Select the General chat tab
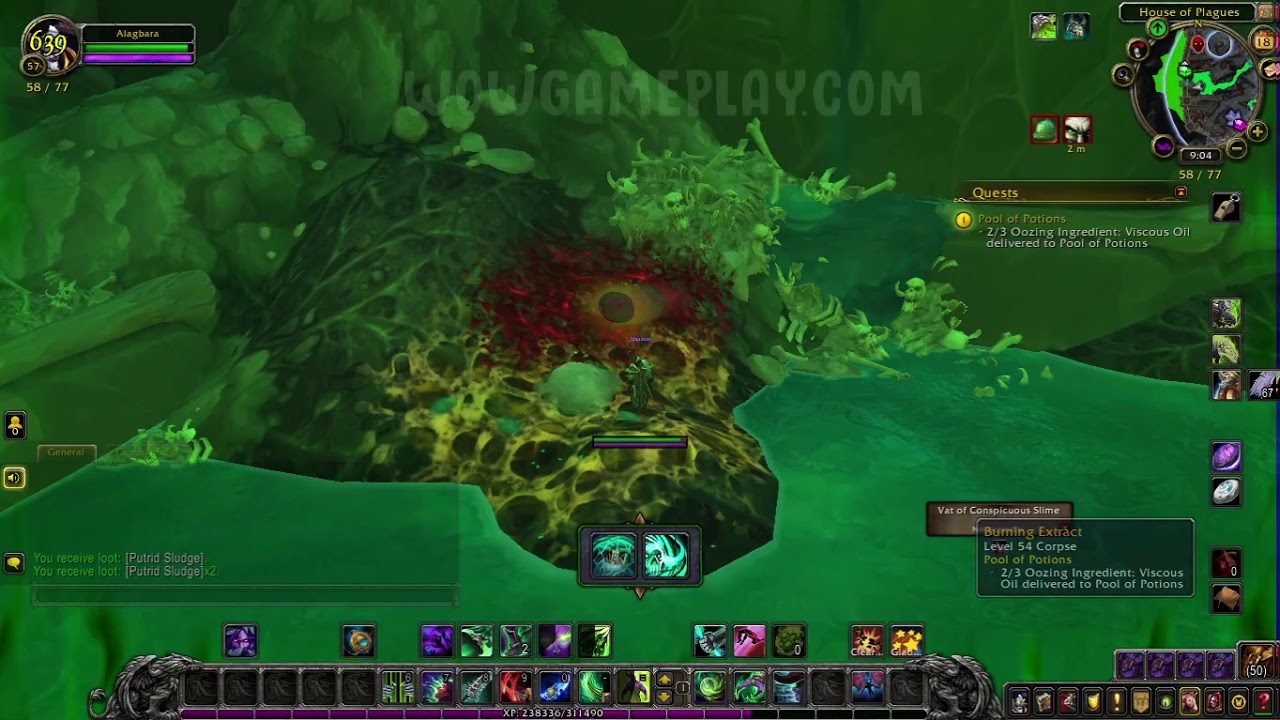Screen dimensions: 1280x720 (x=66, y=452)
